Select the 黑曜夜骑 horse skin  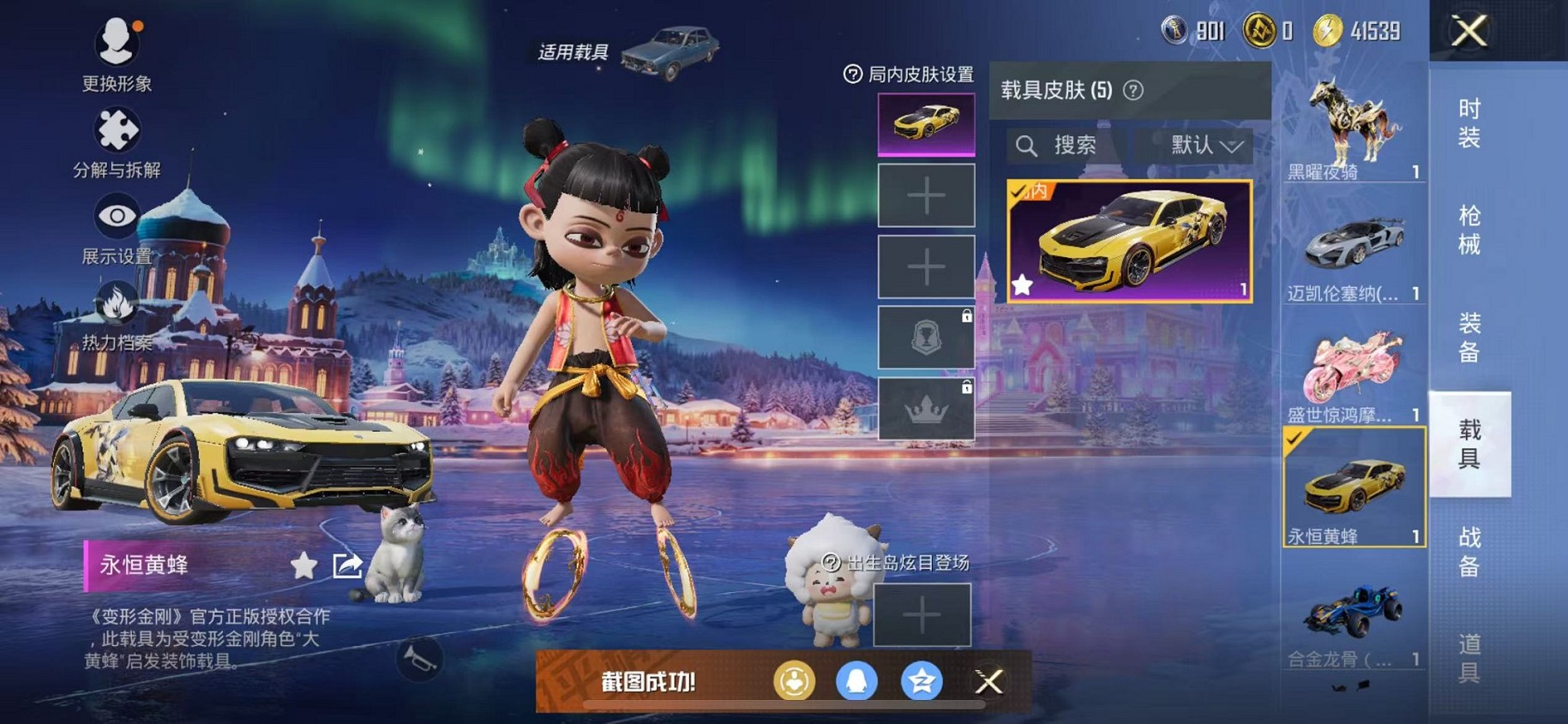[1353, 127]
